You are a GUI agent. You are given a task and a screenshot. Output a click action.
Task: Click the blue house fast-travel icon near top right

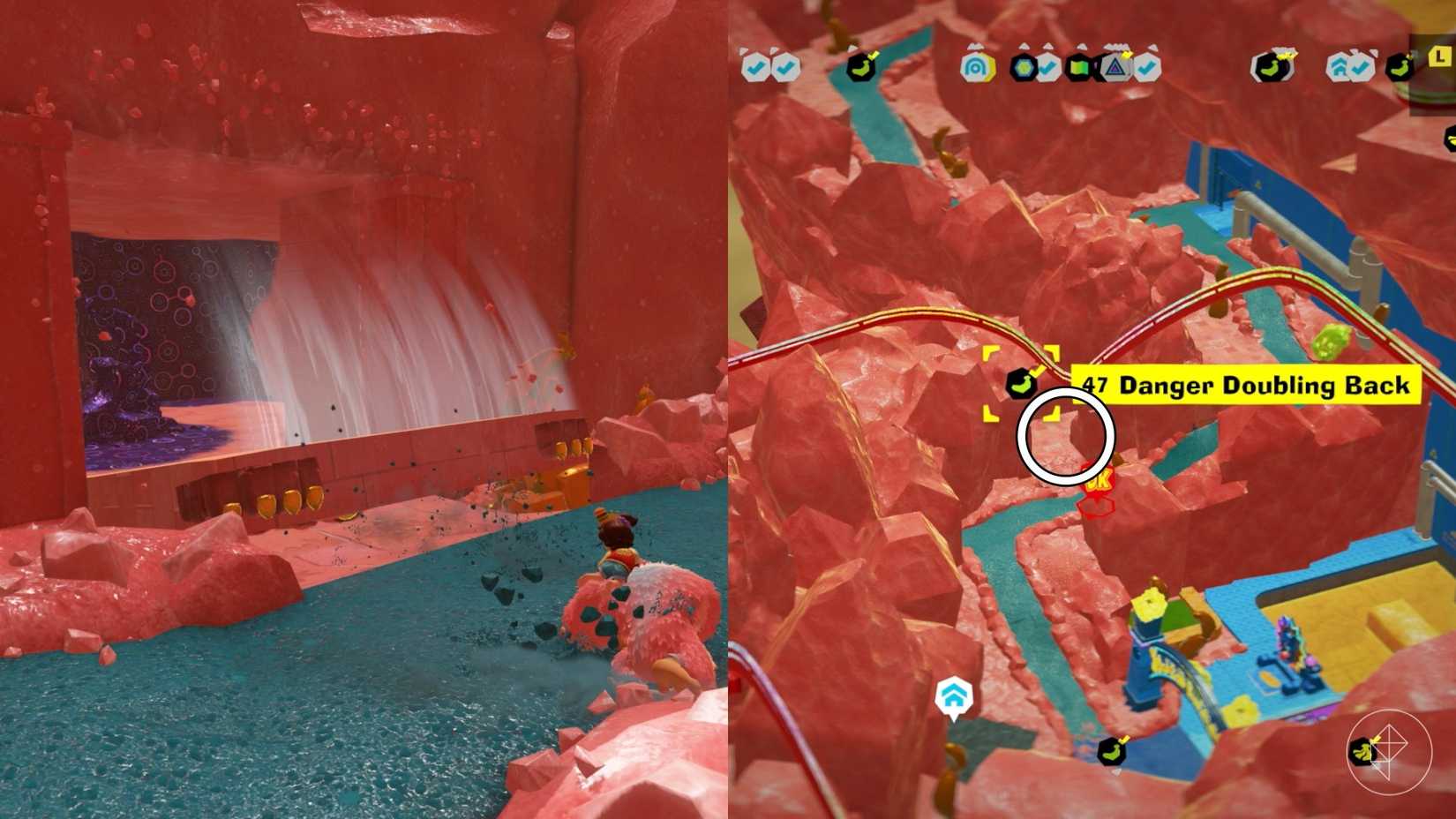(1341, 66)
